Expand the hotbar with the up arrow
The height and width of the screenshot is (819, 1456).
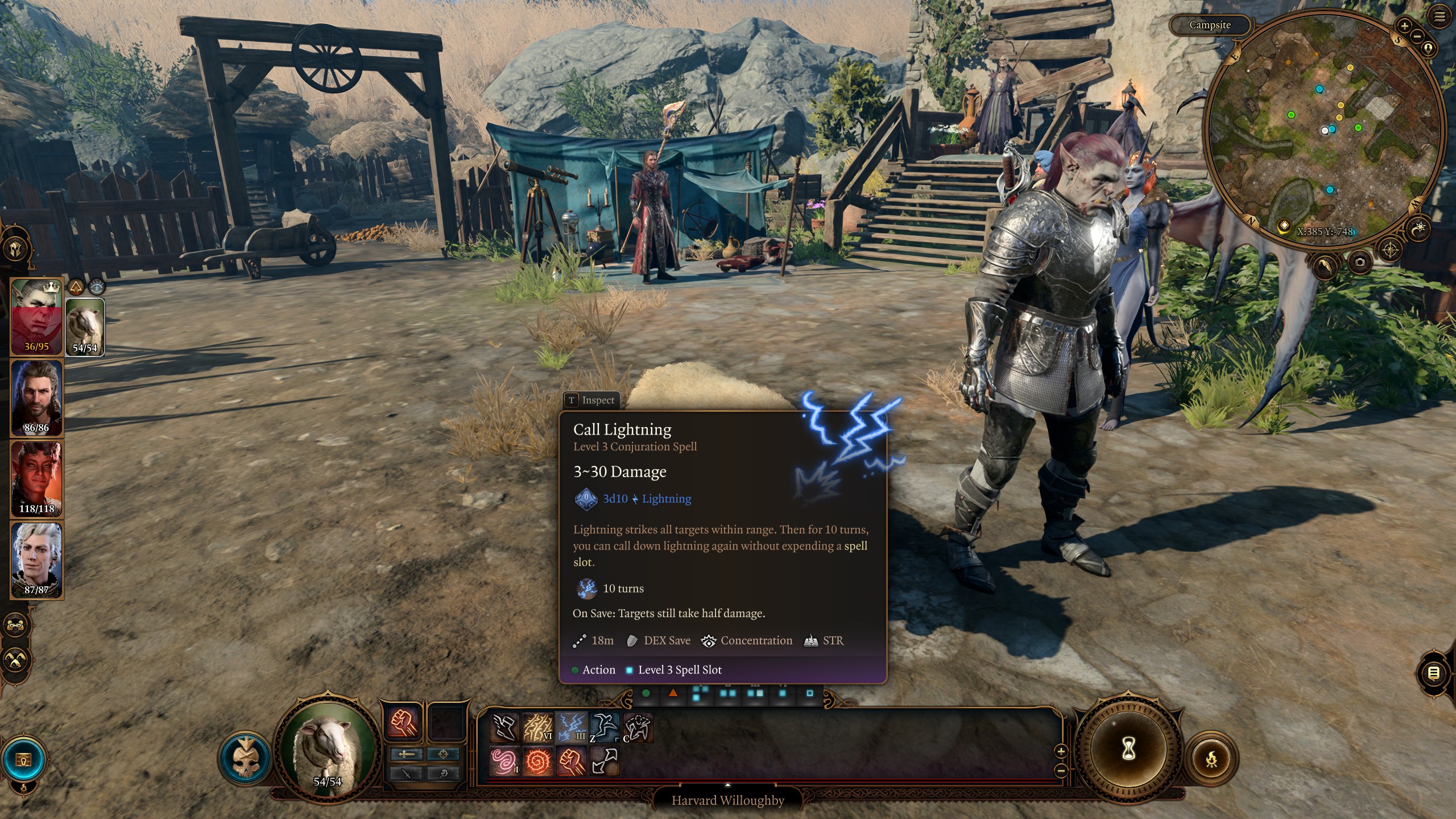click(x=728, y=785)
